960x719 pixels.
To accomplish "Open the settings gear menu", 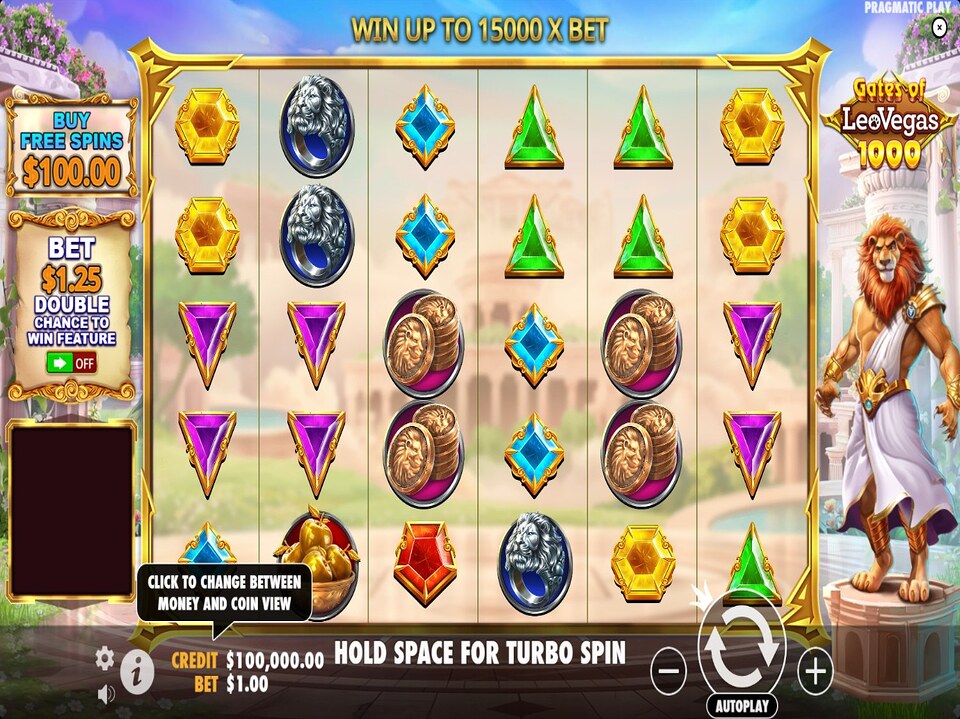I will pos(105,658).
